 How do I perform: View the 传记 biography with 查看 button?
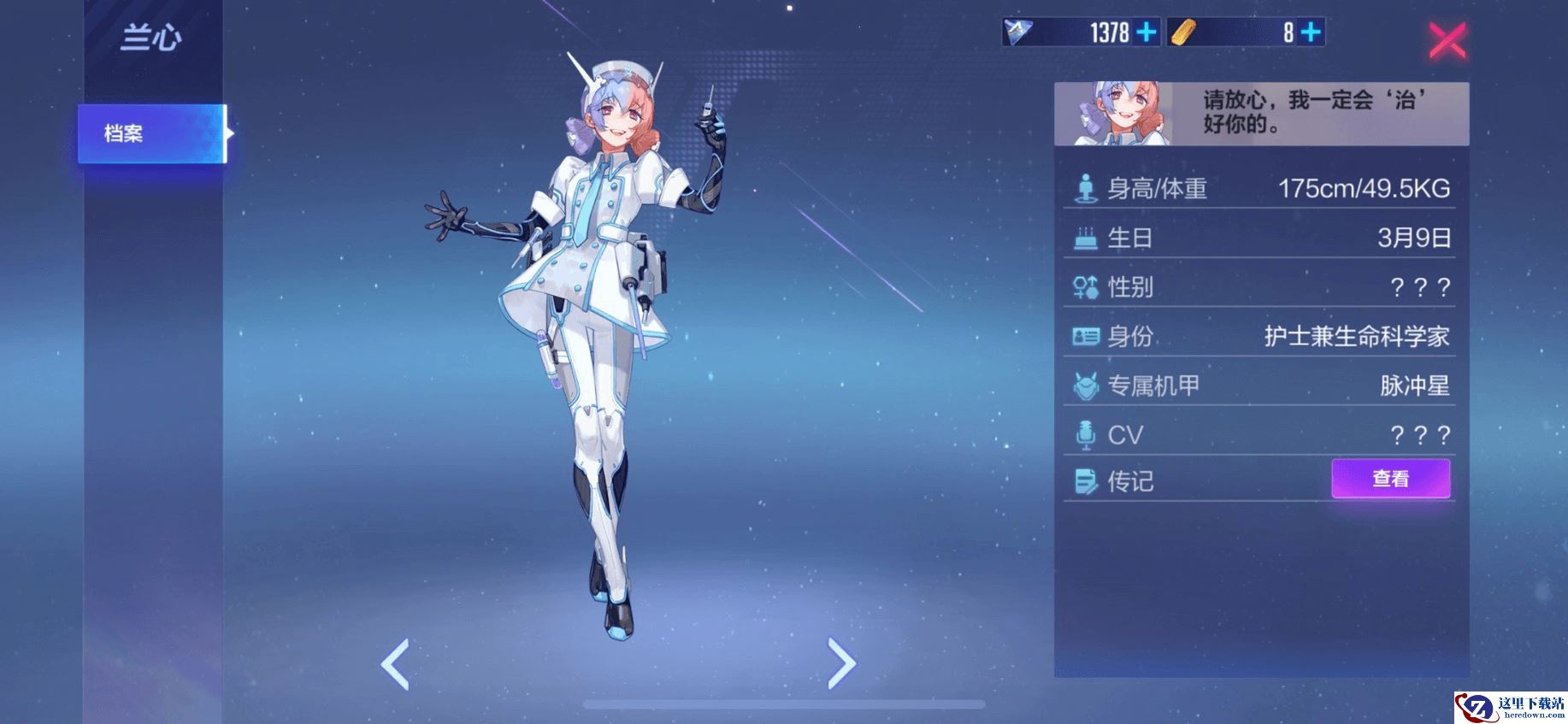pos(1390,479)
